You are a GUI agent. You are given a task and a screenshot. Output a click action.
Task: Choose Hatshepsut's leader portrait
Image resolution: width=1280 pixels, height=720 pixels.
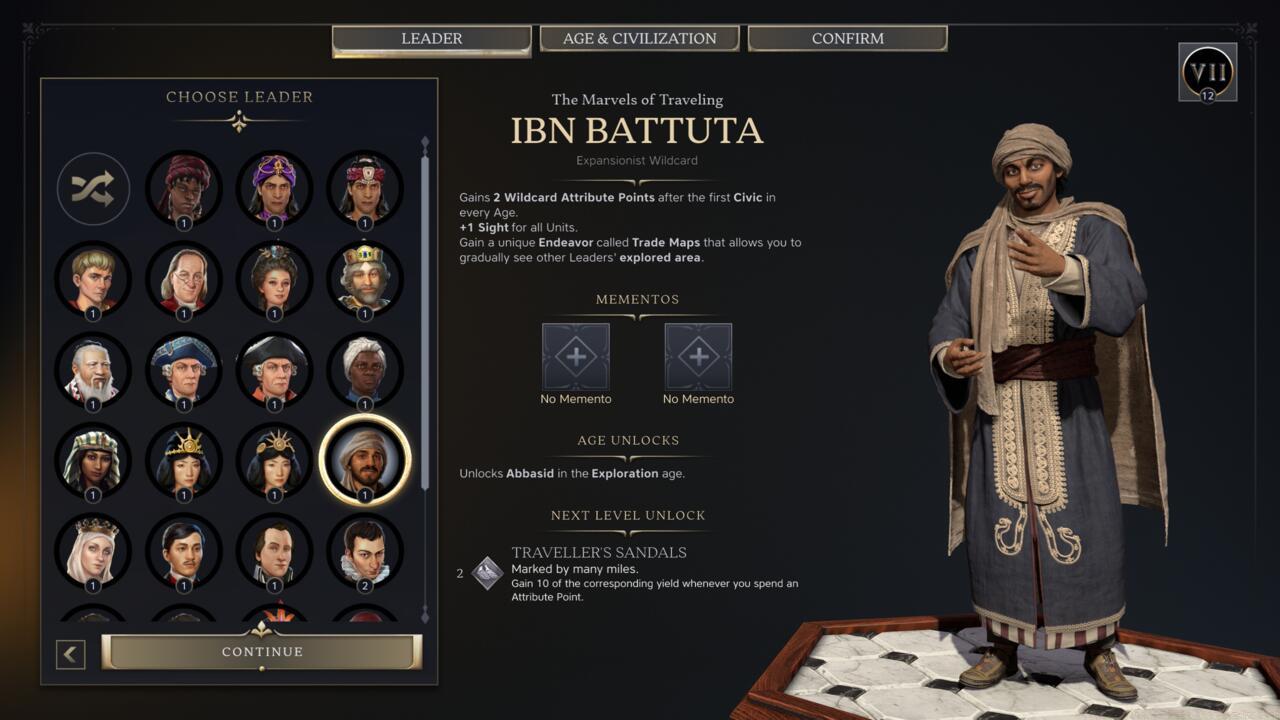point(92,460)
